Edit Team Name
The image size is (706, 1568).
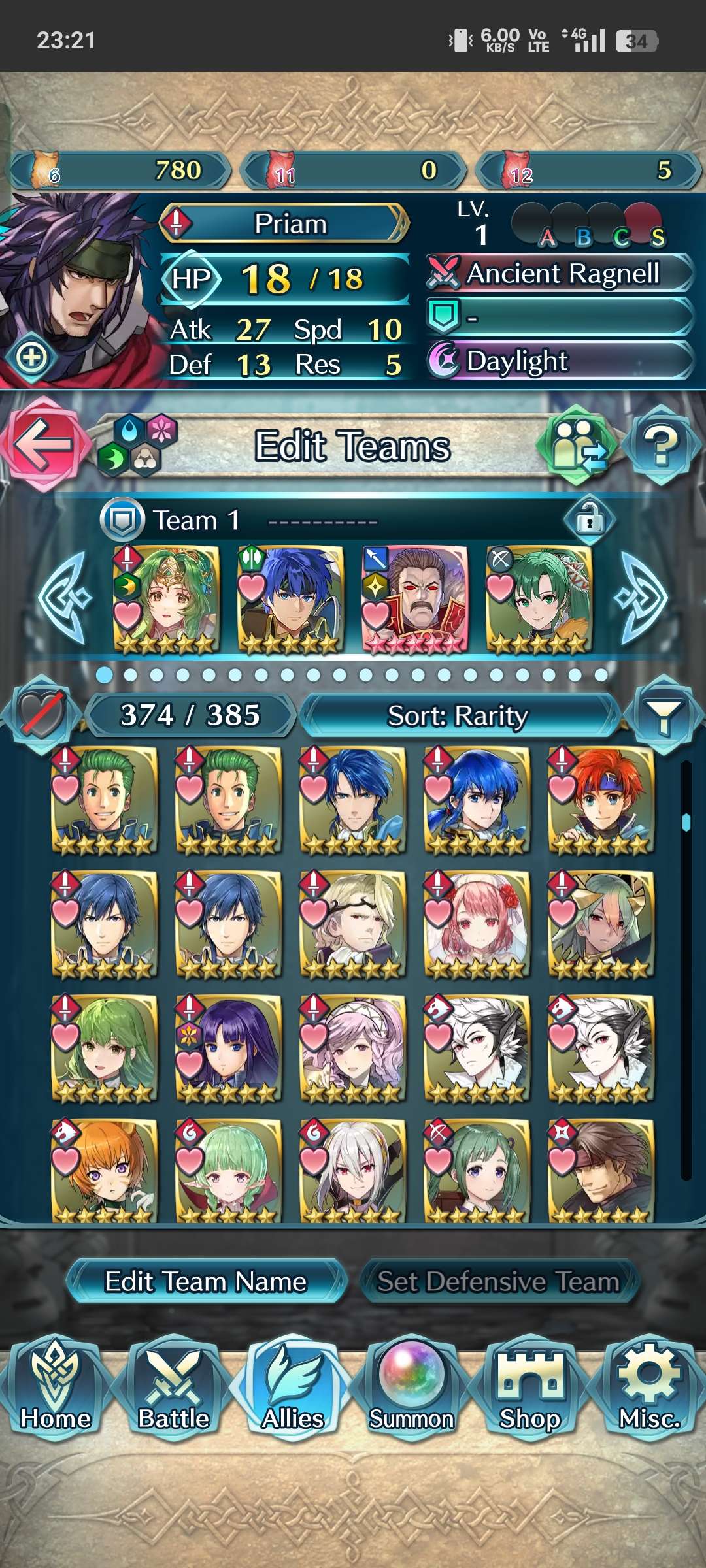pos(205,1281)
